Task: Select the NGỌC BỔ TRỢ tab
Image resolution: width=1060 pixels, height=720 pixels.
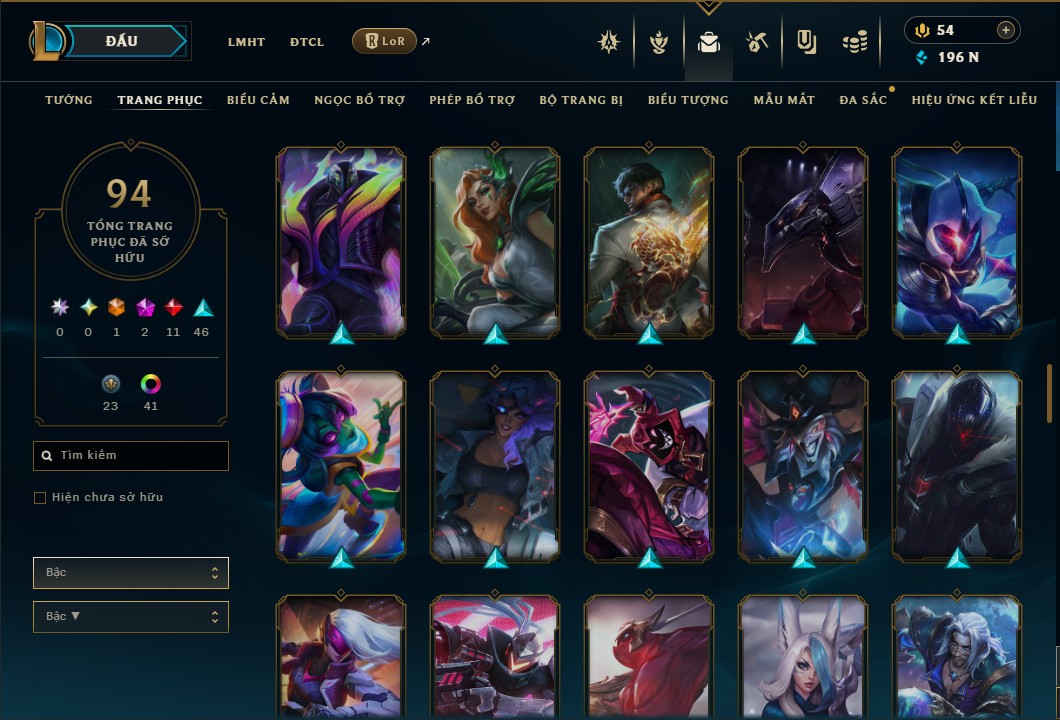Action: [360, 100]
